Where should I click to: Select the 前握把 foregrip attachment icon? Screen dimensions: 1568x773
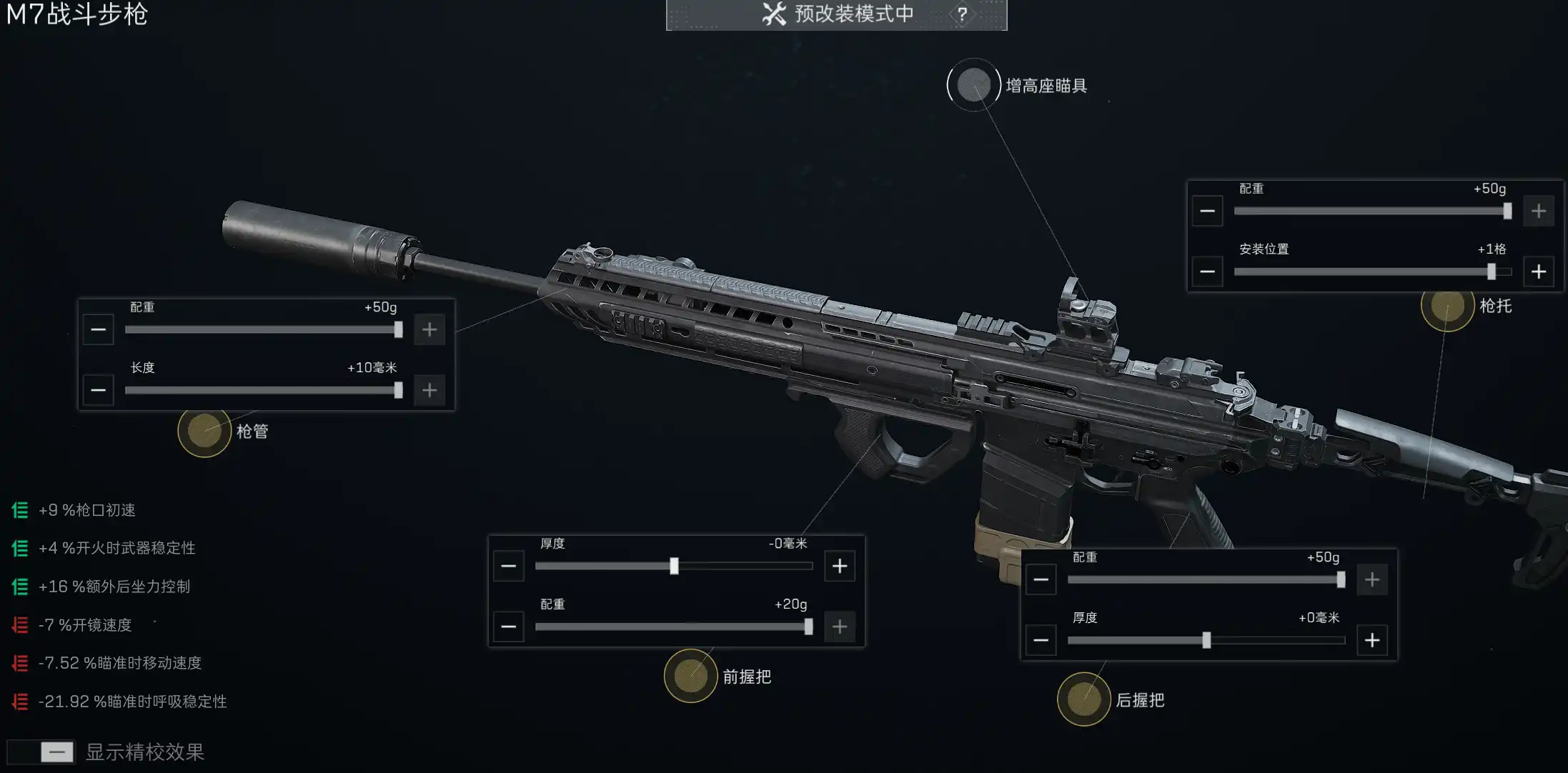pos(690,677)
